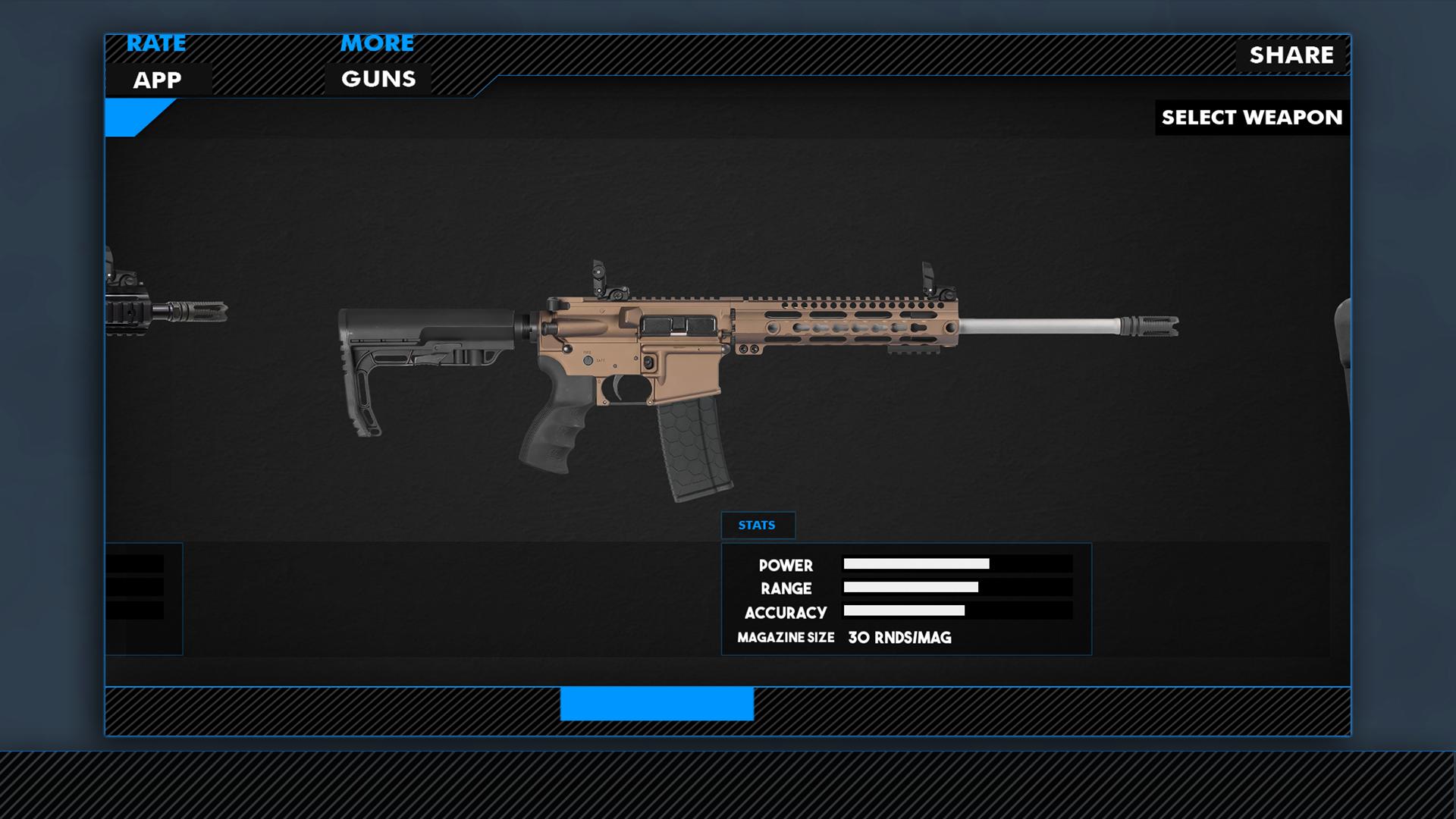Switch to the MORE GUNS tab
The image size is (1456, 819).
(377, 61)
